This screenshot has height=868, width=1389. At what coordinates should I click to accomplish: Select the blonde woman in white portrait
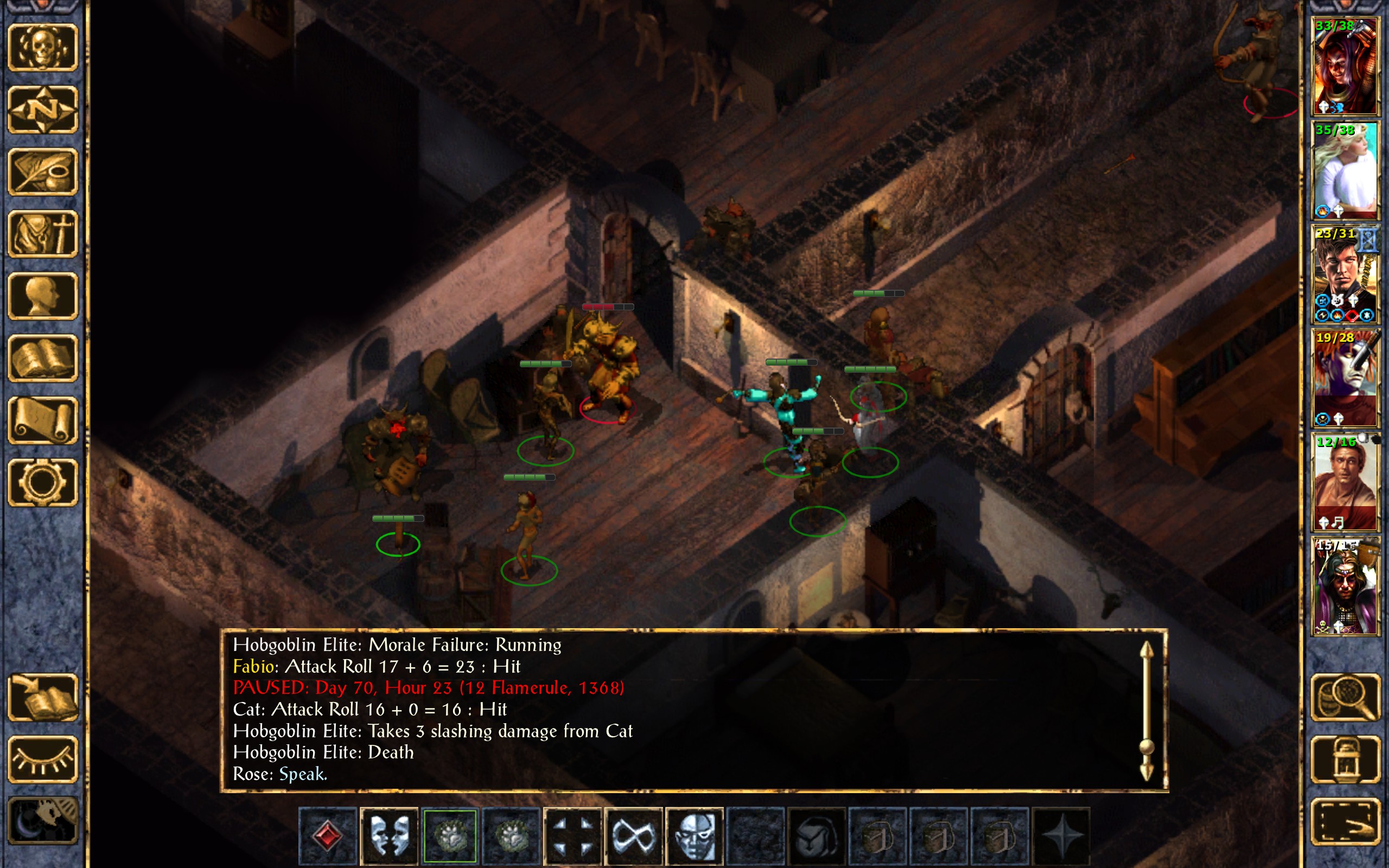pyautogui.click(x=1345, y=170)
